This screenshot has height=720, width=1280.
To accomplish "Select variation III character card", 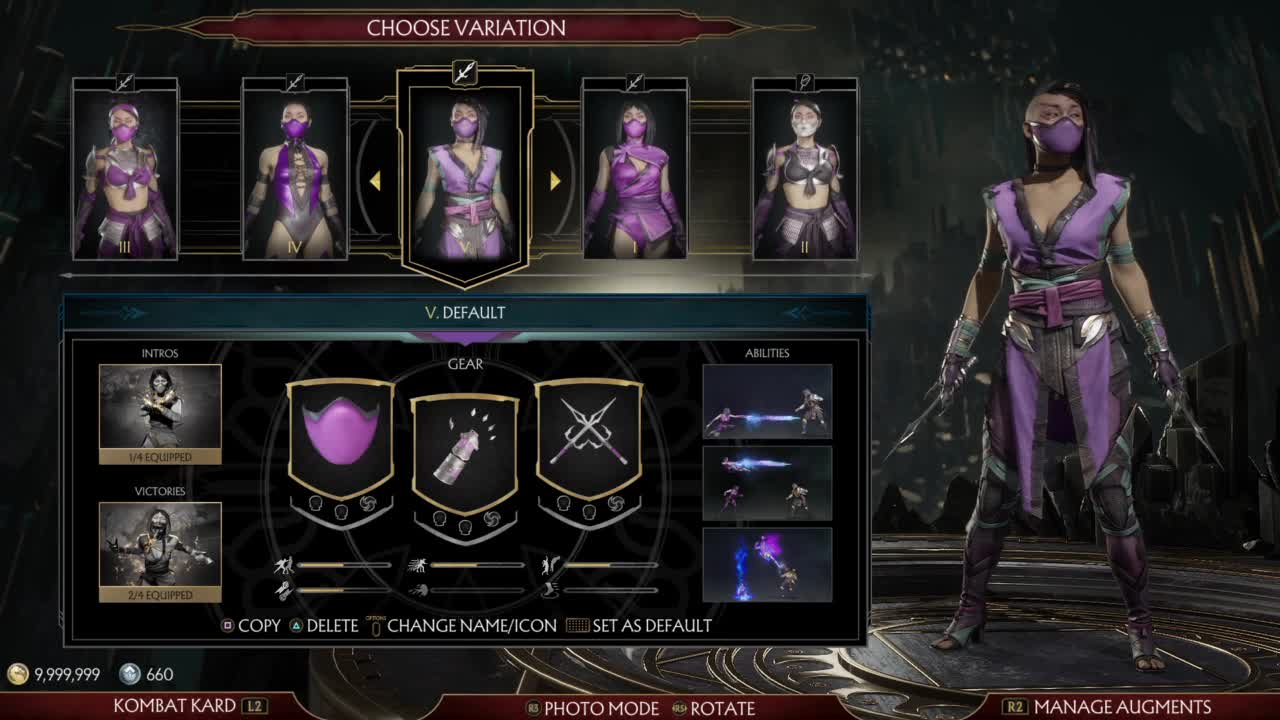I will tap(125, 170).
